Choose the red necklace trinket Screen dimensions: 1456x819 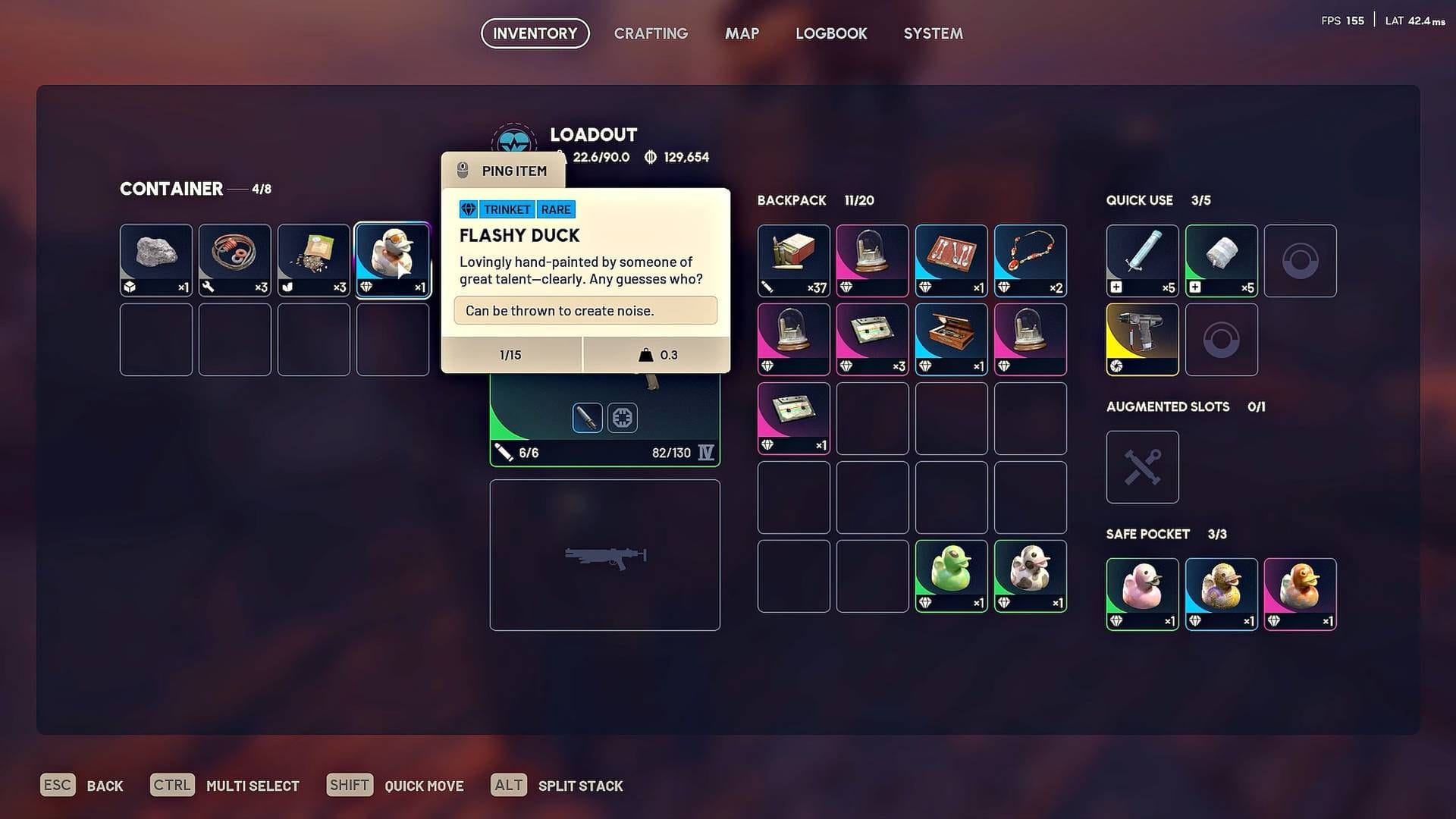pos(1031,259)
